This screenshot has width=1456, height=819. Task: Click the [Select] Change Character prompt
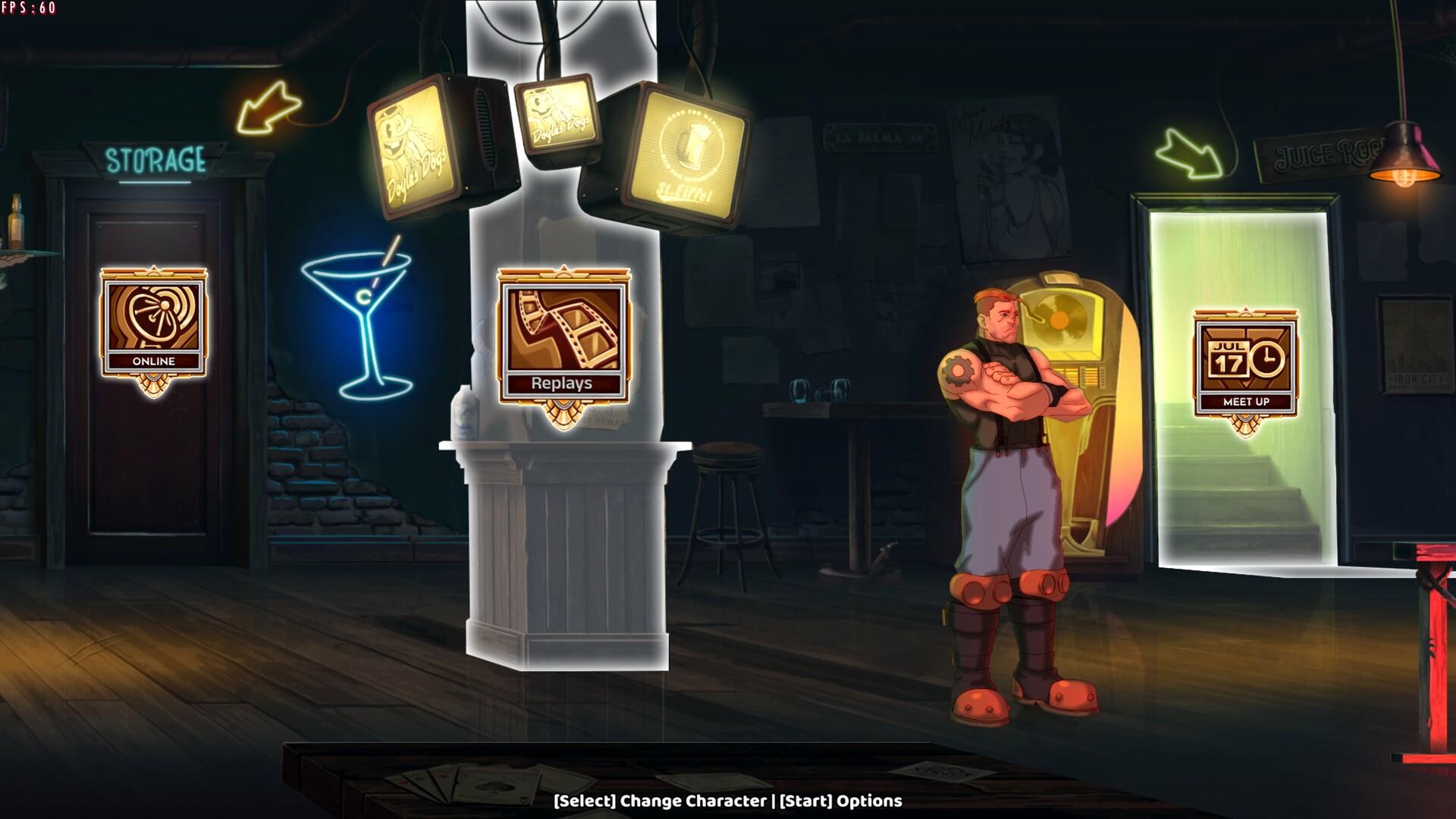[x=660, y=800]
